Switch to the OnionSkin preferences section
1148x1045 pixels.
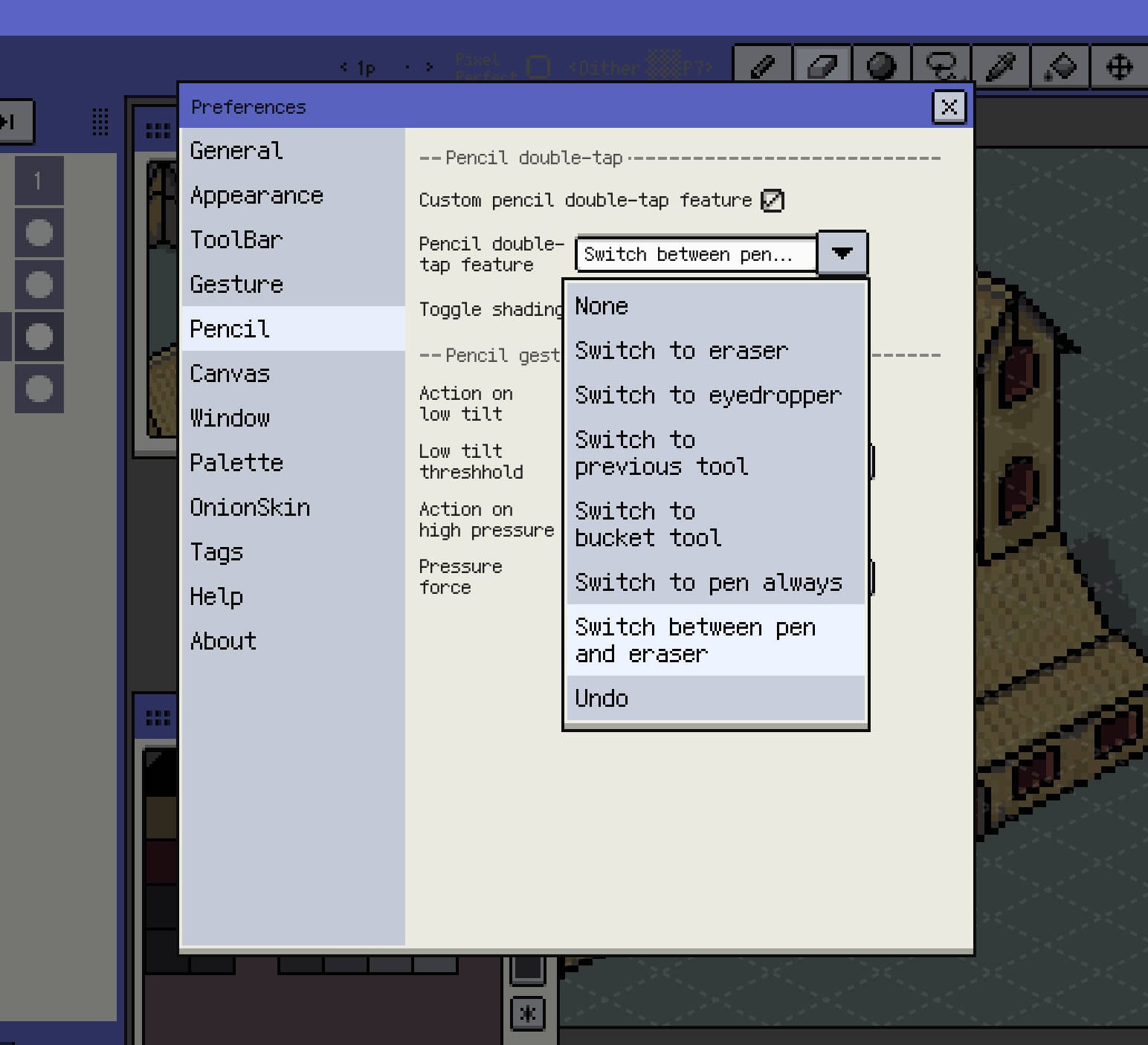pyautogui.click(x=251, y=507)
